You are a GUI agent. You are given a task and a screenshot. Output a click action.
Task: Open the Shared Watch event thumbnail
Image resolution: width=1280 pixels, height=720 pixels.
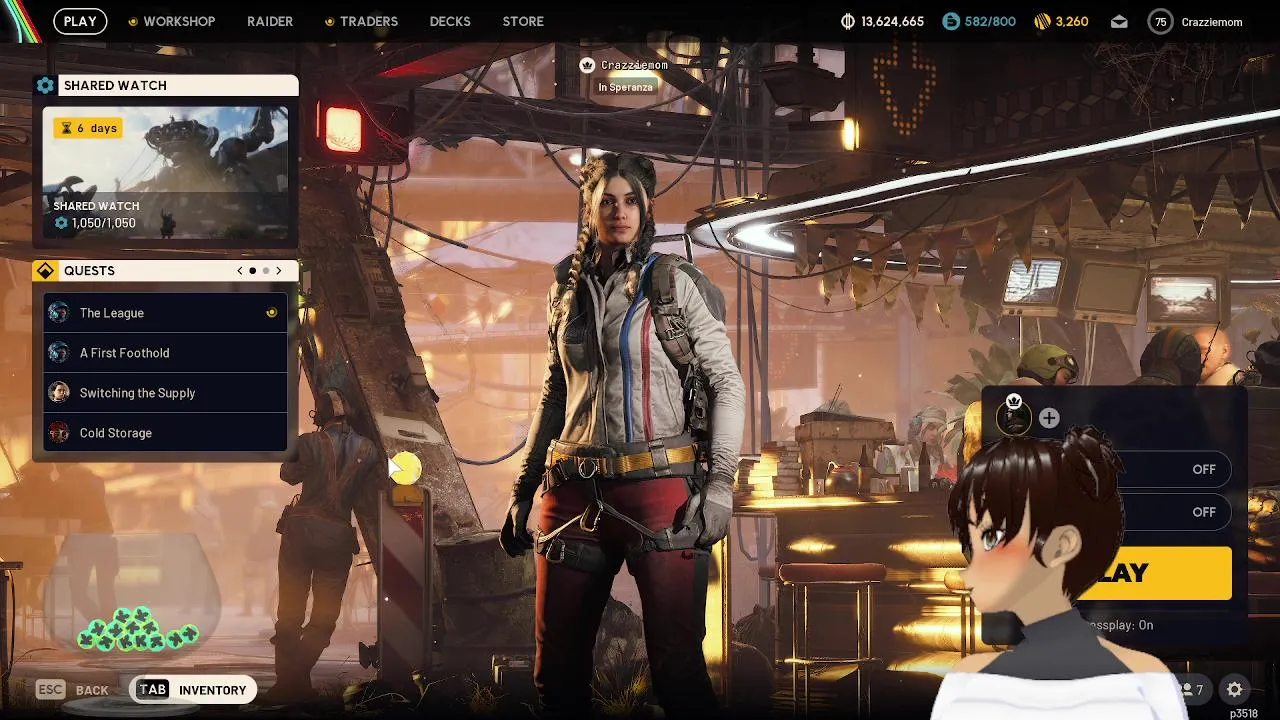[166, 172]
